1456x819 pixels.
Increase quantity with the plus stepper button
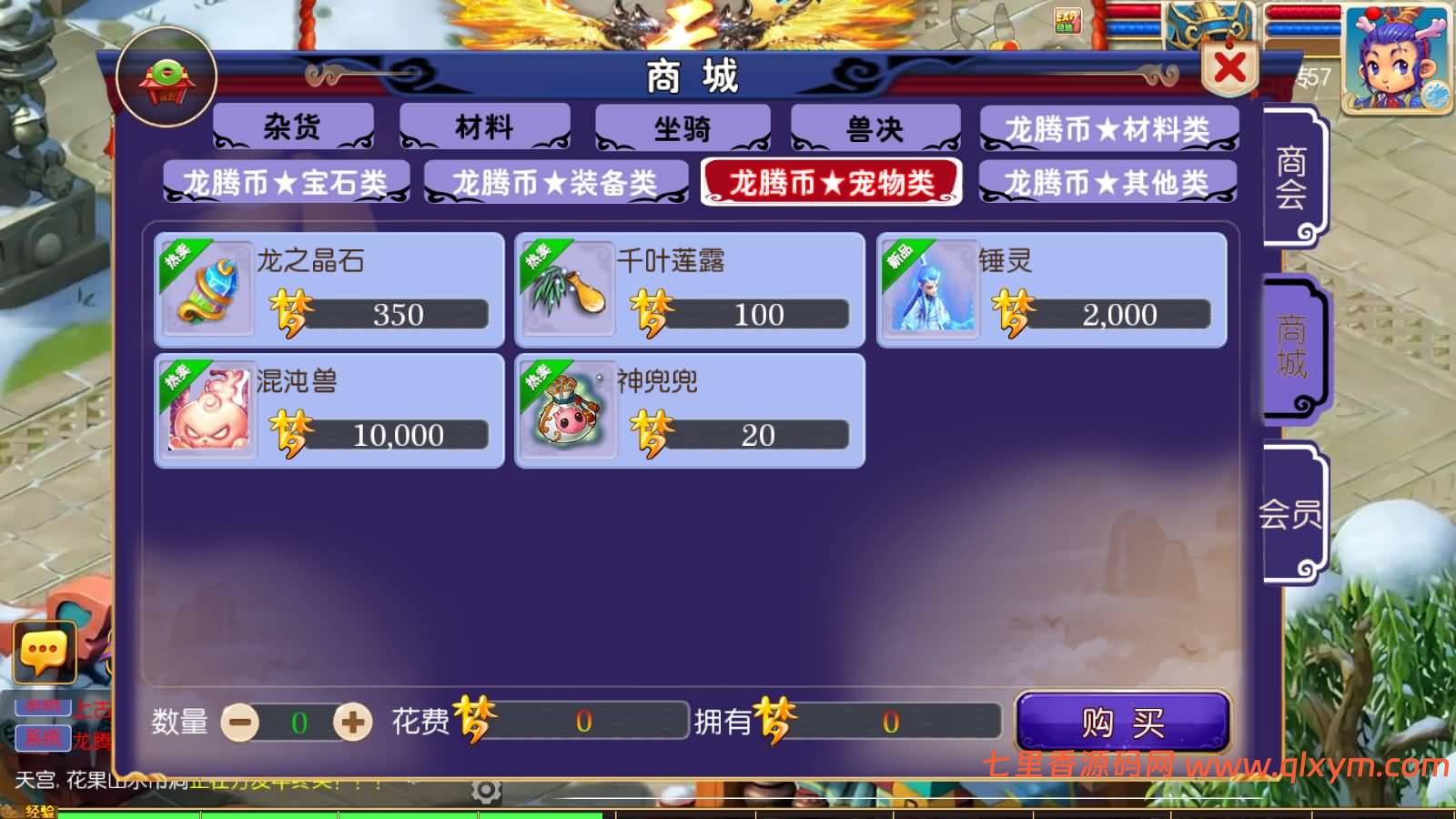point(355,722)
